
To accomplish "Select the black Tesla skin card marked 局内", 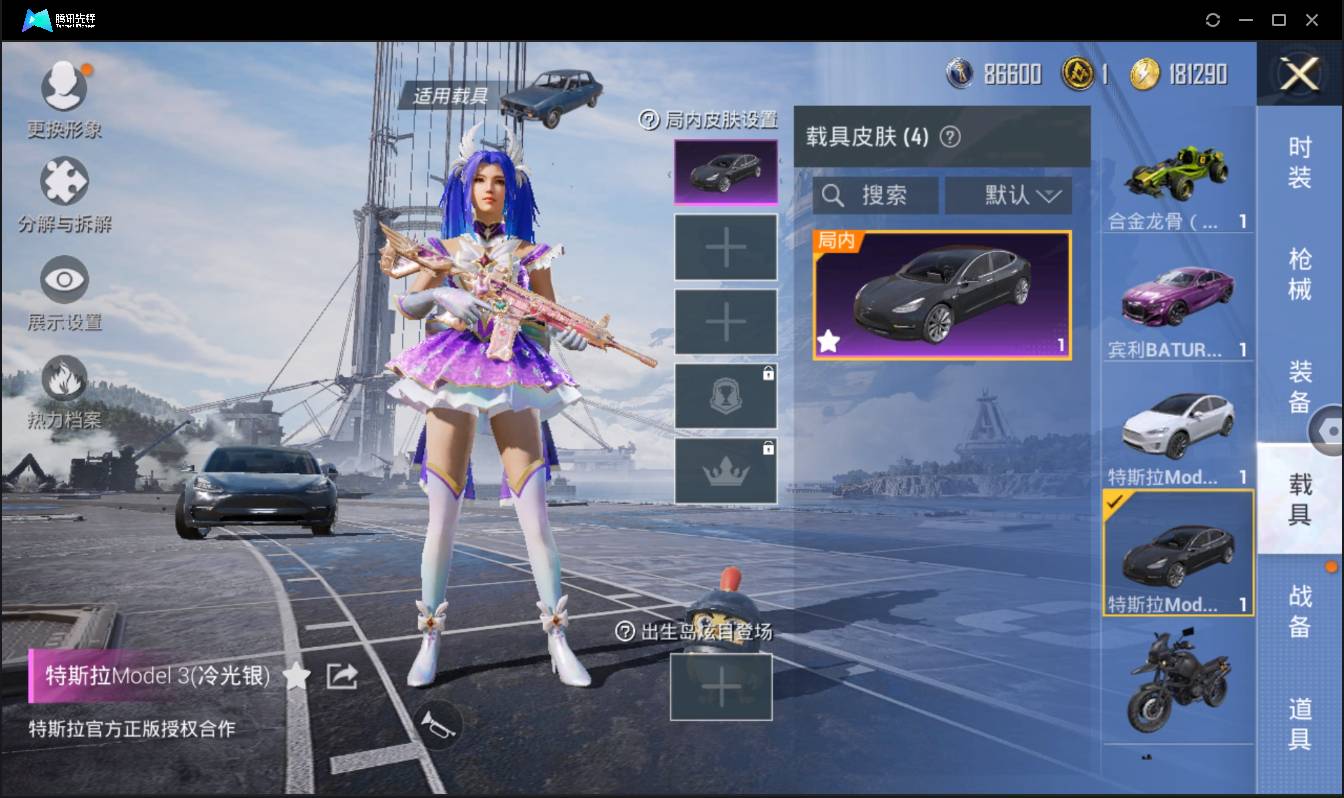I will pos(942,295).
